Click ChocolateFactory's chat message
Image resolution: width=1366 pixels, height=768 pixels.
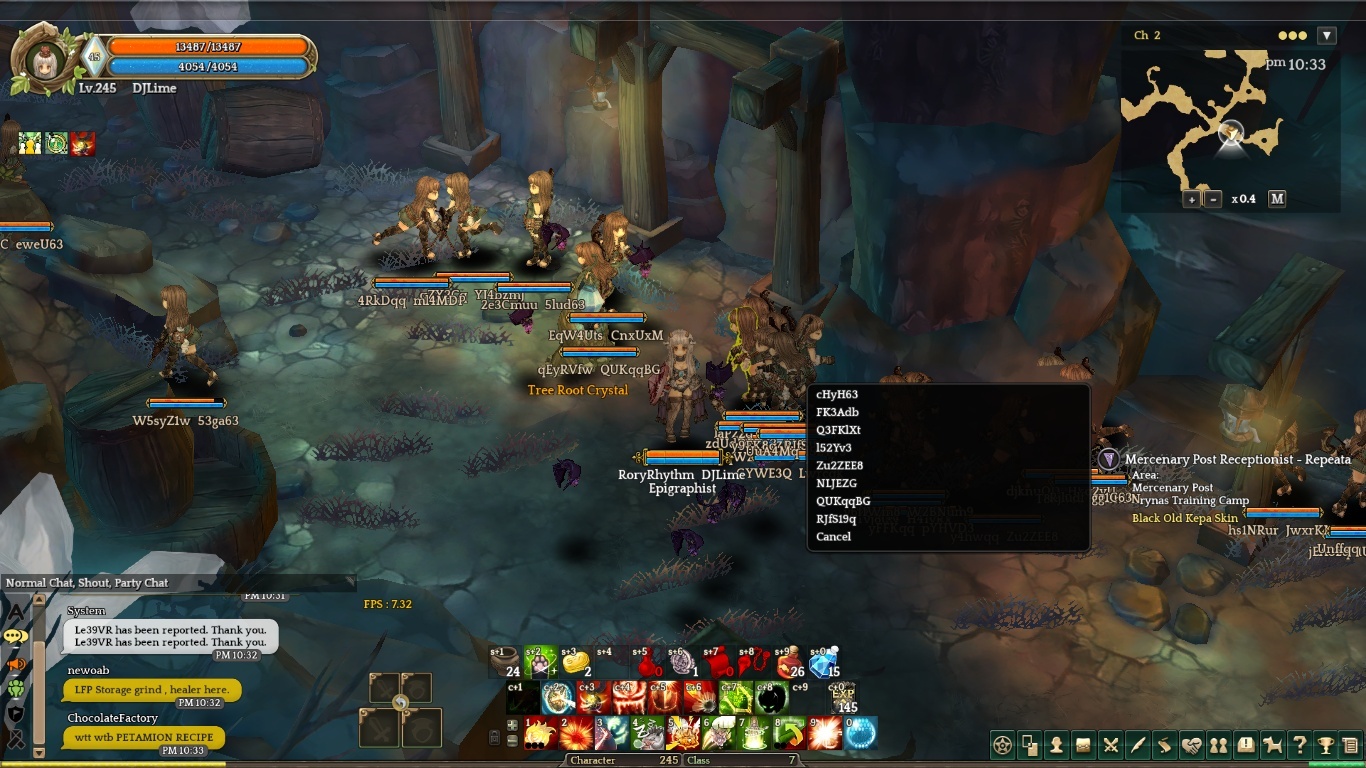(143, 738)
